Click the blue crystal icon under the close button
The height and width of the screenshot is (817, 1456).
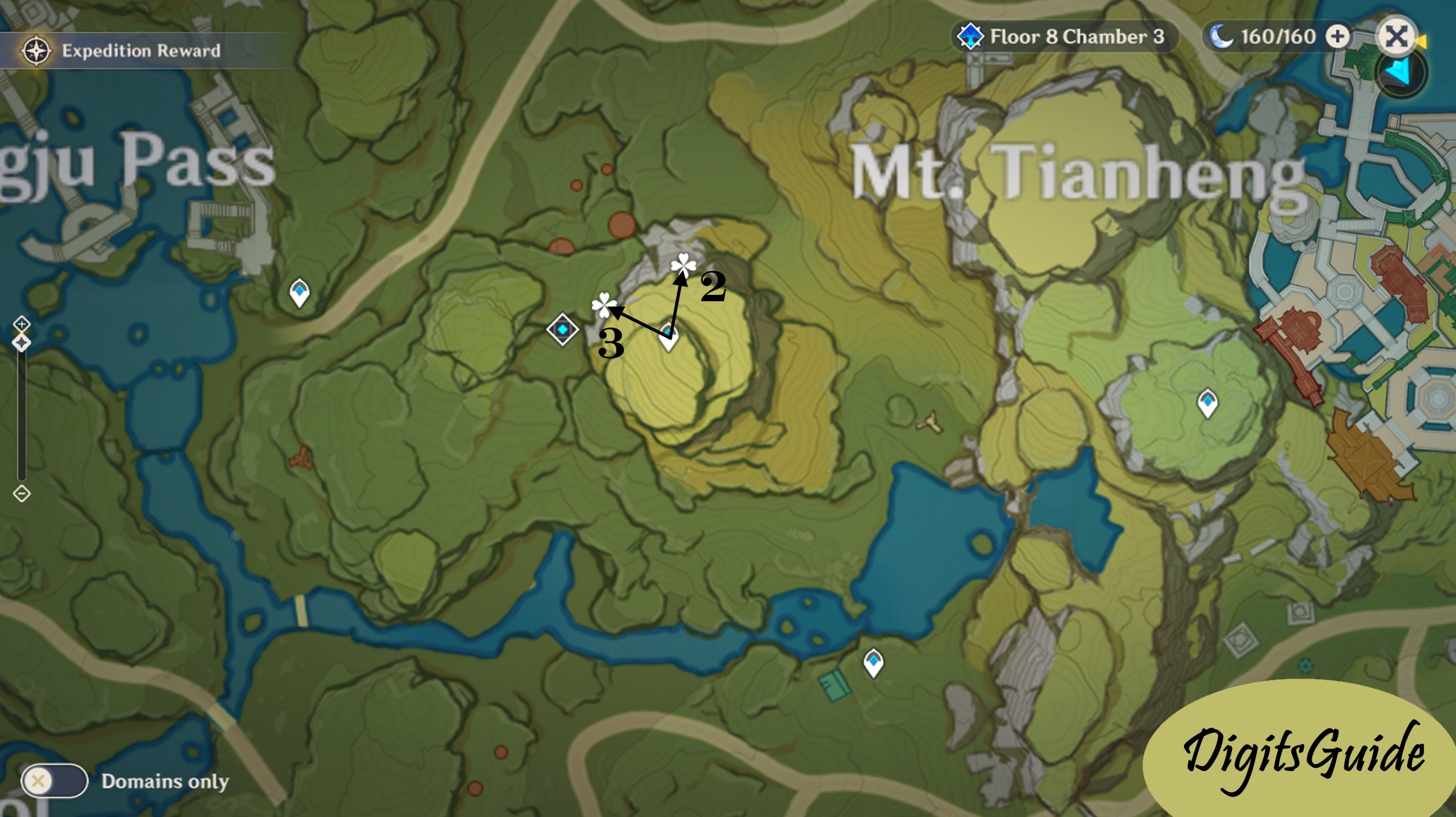click(x=1400, y=73)
